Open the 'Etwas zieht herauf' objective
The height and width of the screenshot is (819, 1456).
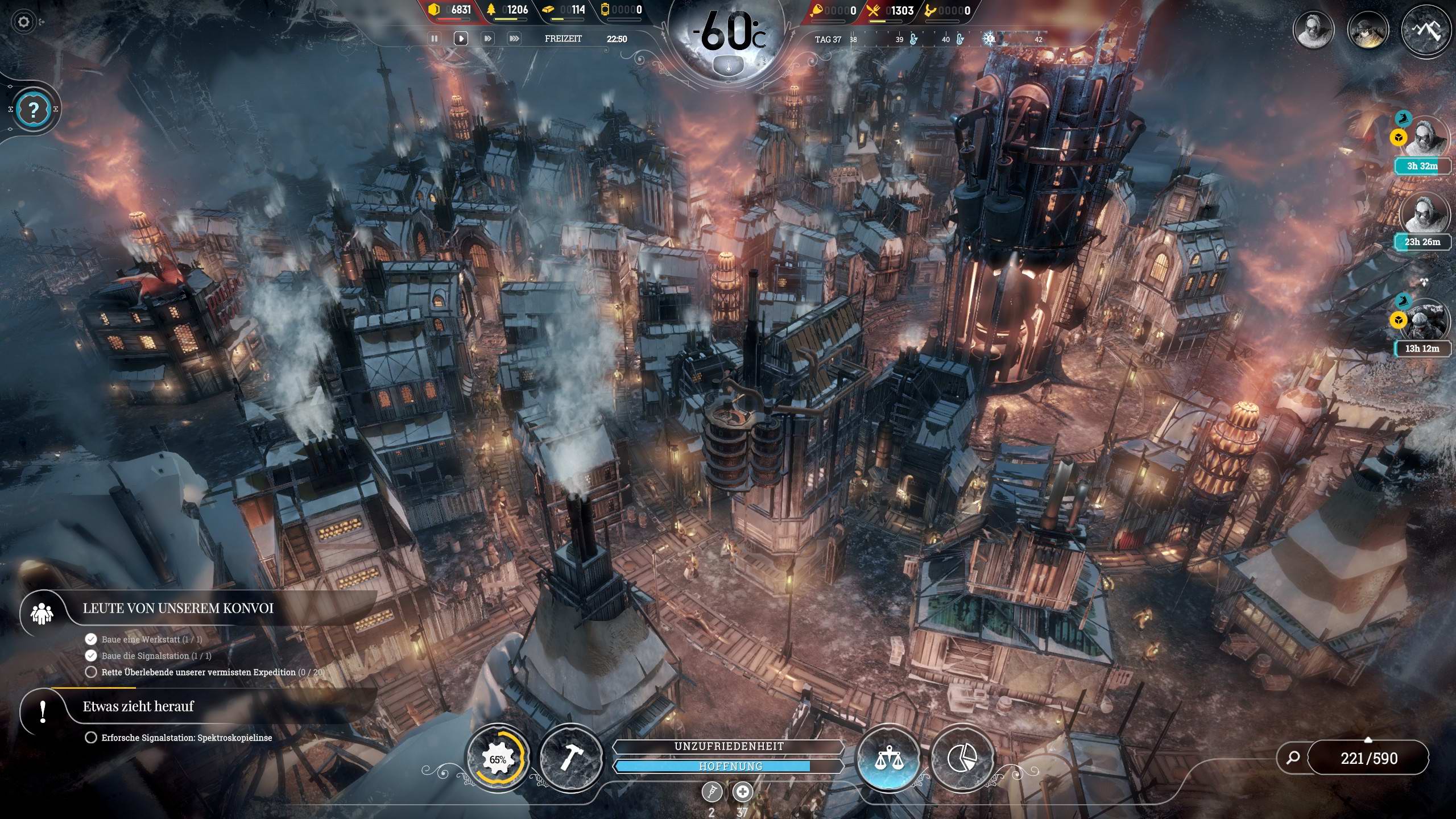click(x=138, y=707)
